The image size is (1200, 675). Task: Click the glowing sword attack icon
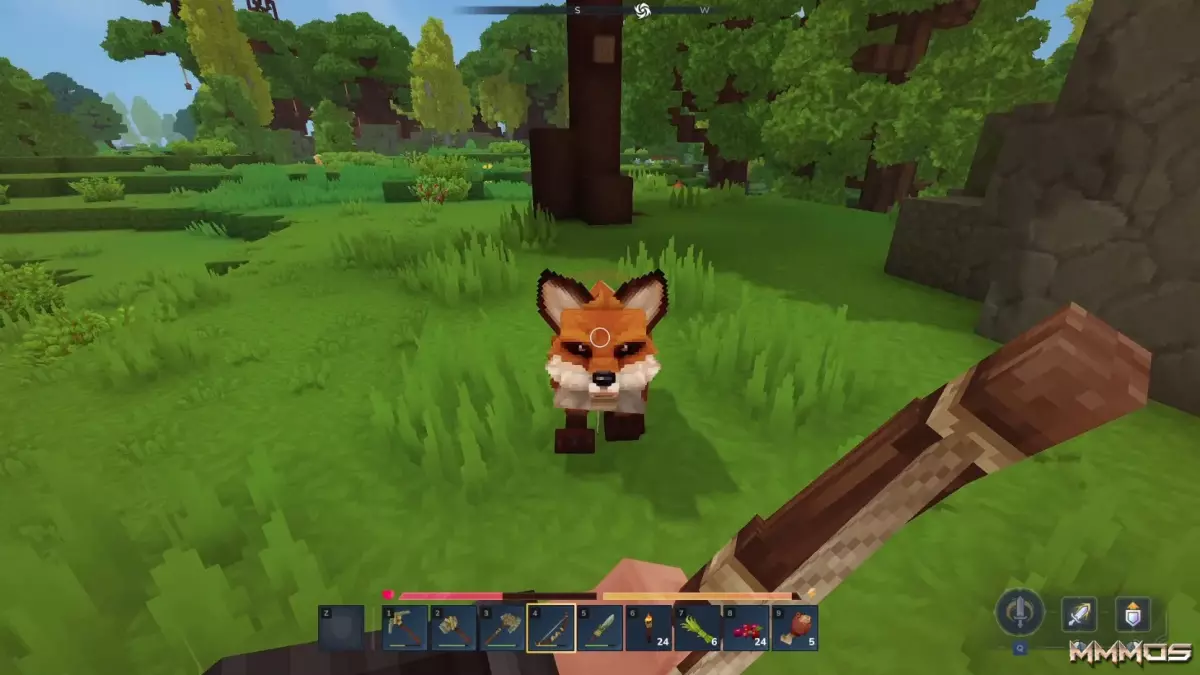(1079, 613)
